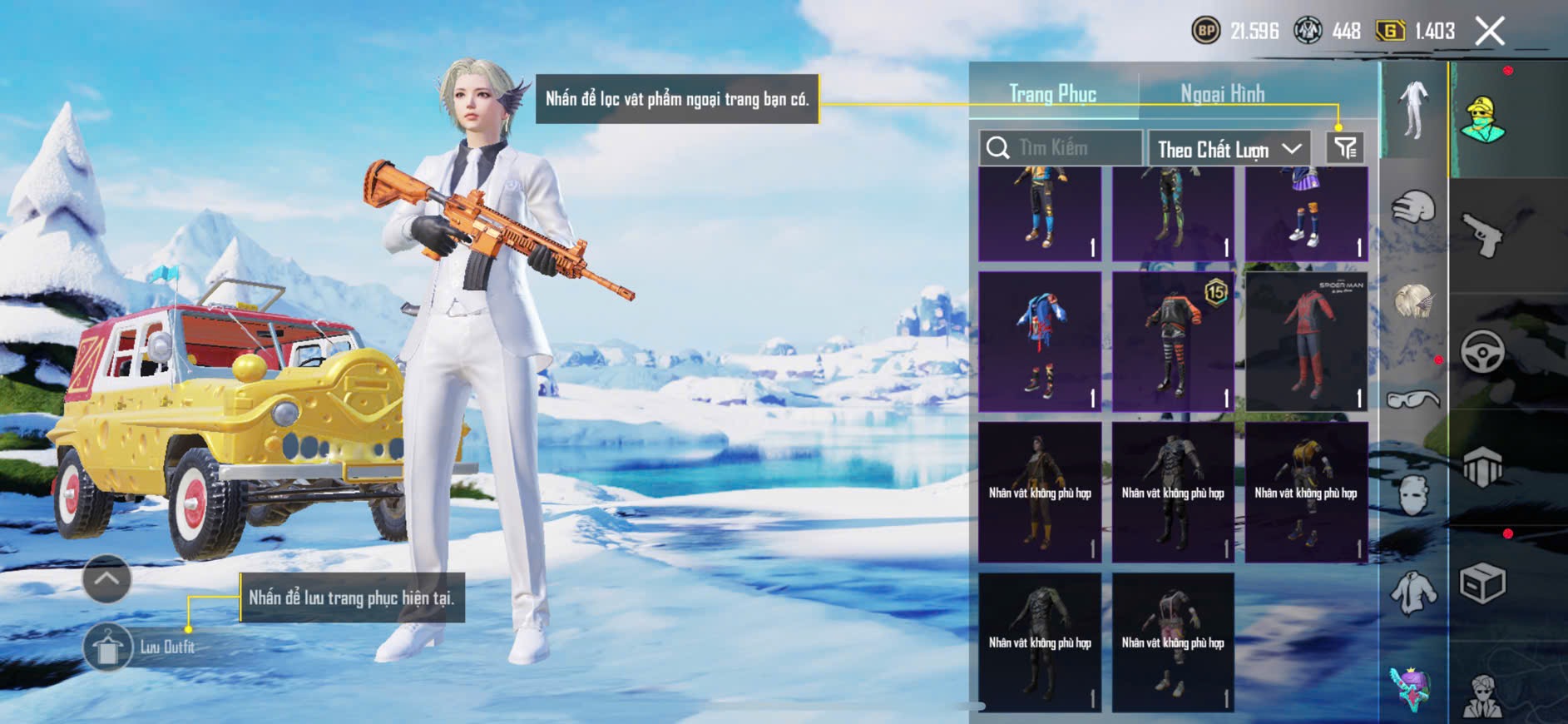
Task: Select the full suit outfit category
Action: click(x=1413, y=110)
